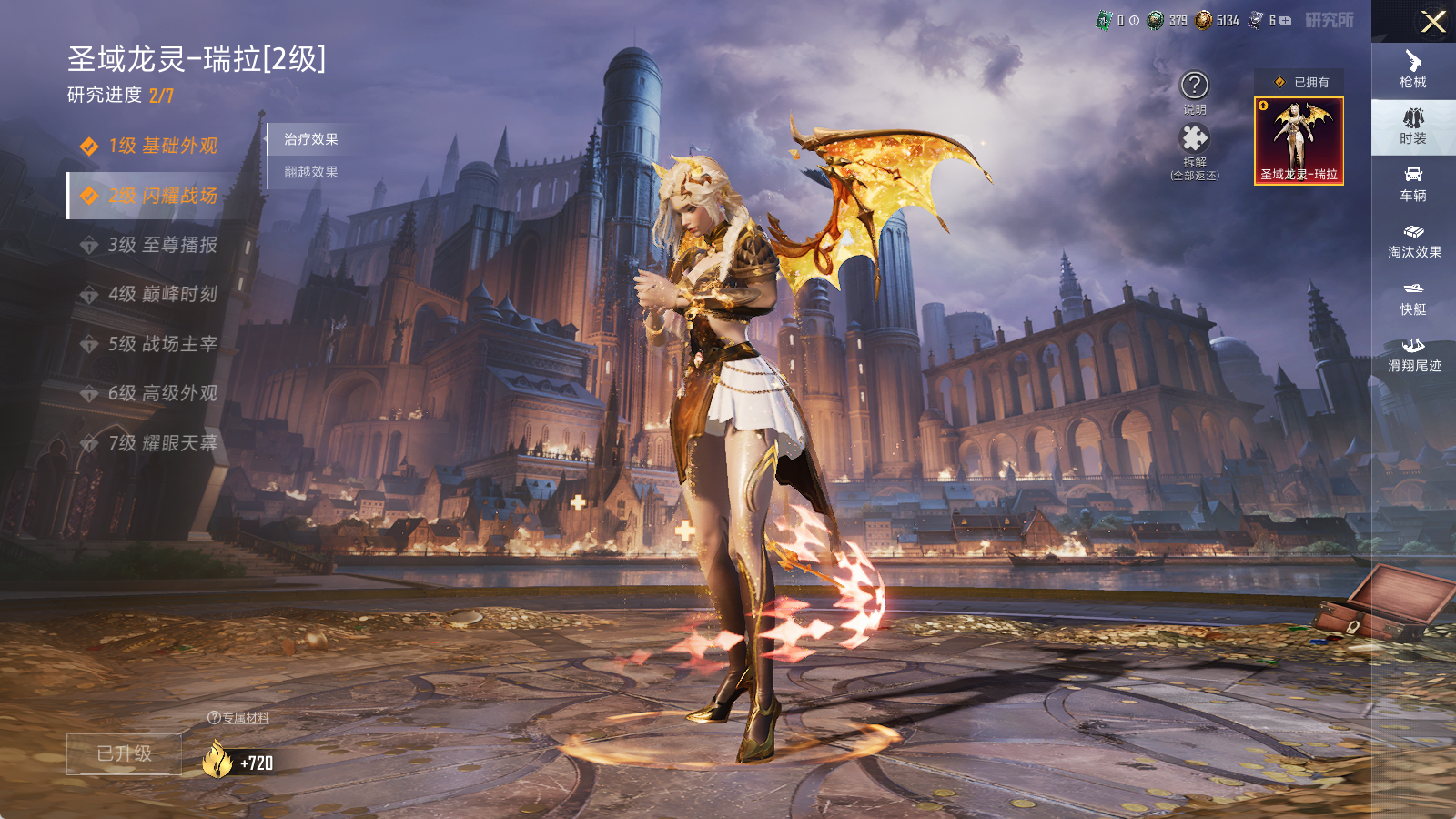Preview the 翻越效果 vaulting effect
Viewport: 1456px width, 819px height.
tap(311, 172)
